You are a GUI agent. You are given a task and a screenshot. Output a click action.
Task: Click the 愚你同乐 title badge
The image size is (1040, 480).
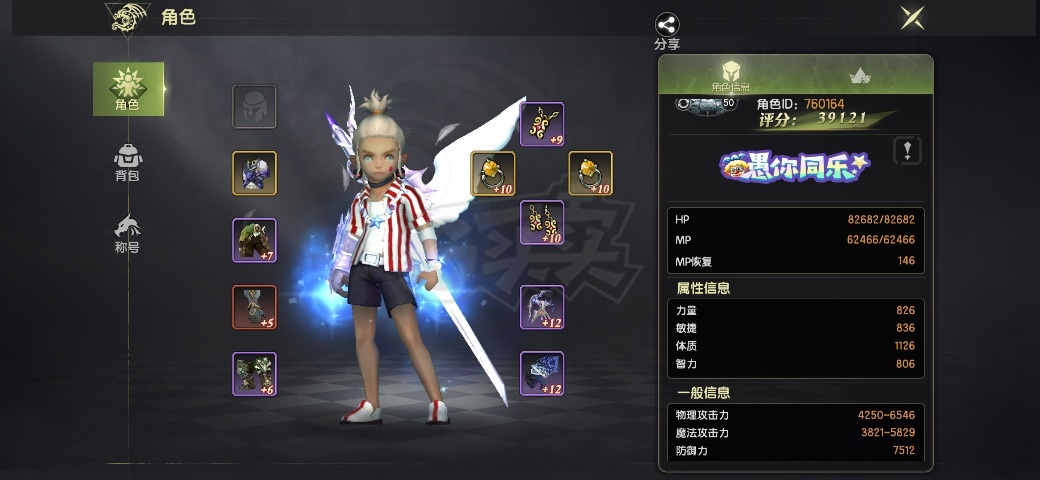pos(795,167)
